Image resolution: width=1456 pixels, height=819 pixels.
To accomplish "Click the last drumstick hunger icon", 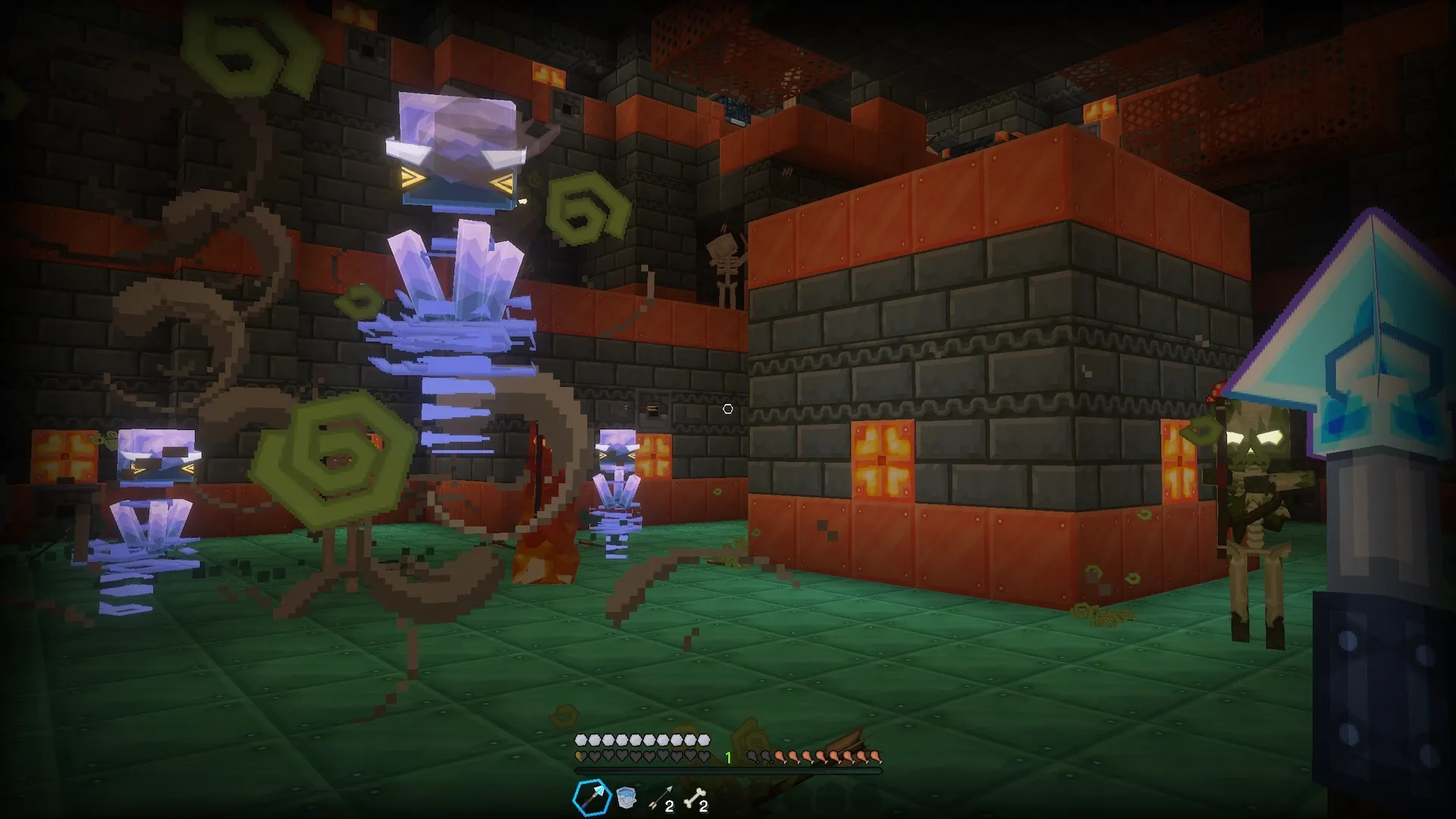I will [x=876, y=758].
